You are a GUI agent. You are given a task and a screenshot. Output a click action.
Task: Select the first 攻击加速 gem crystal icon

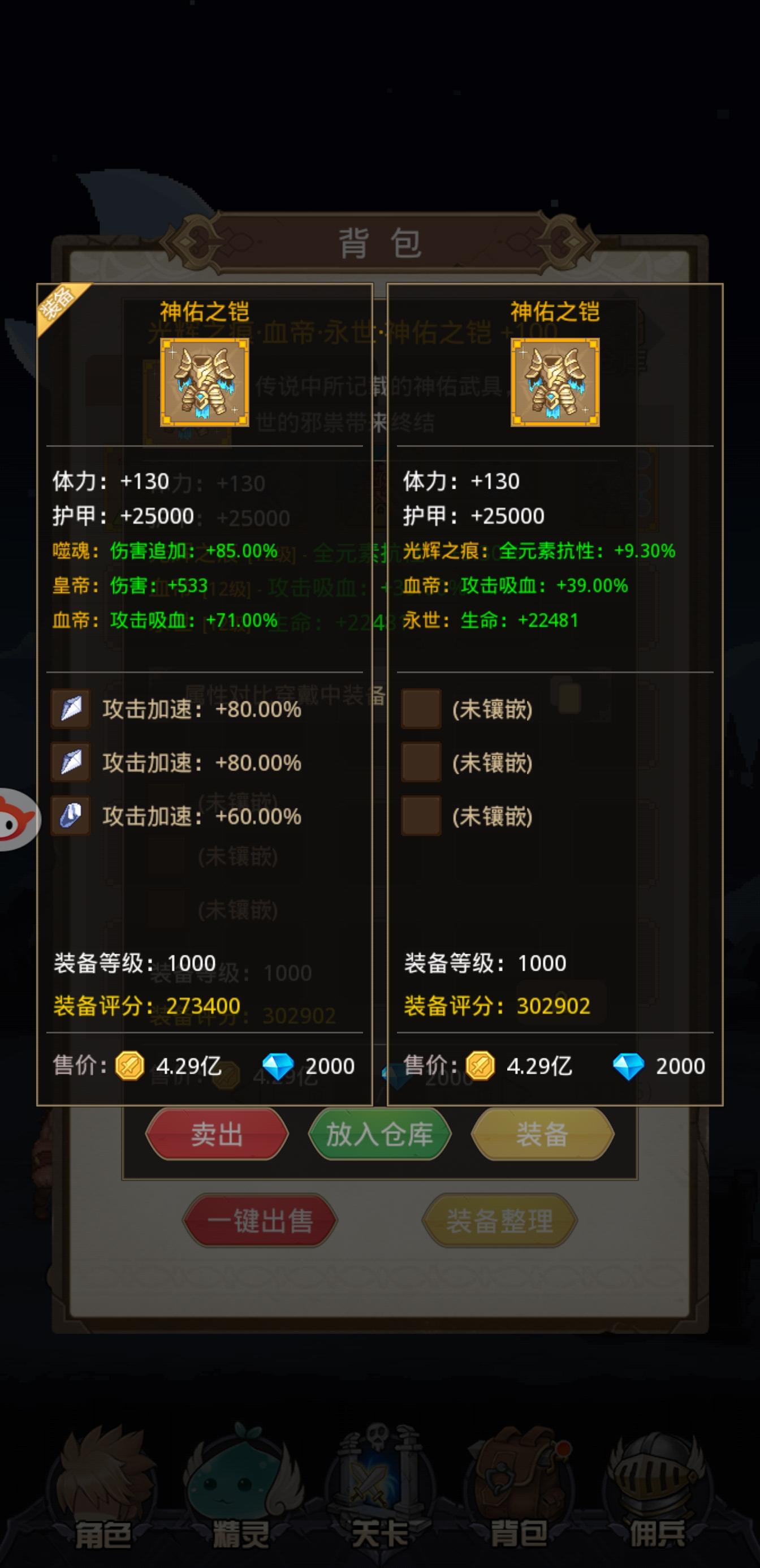(x=71, y=710)
